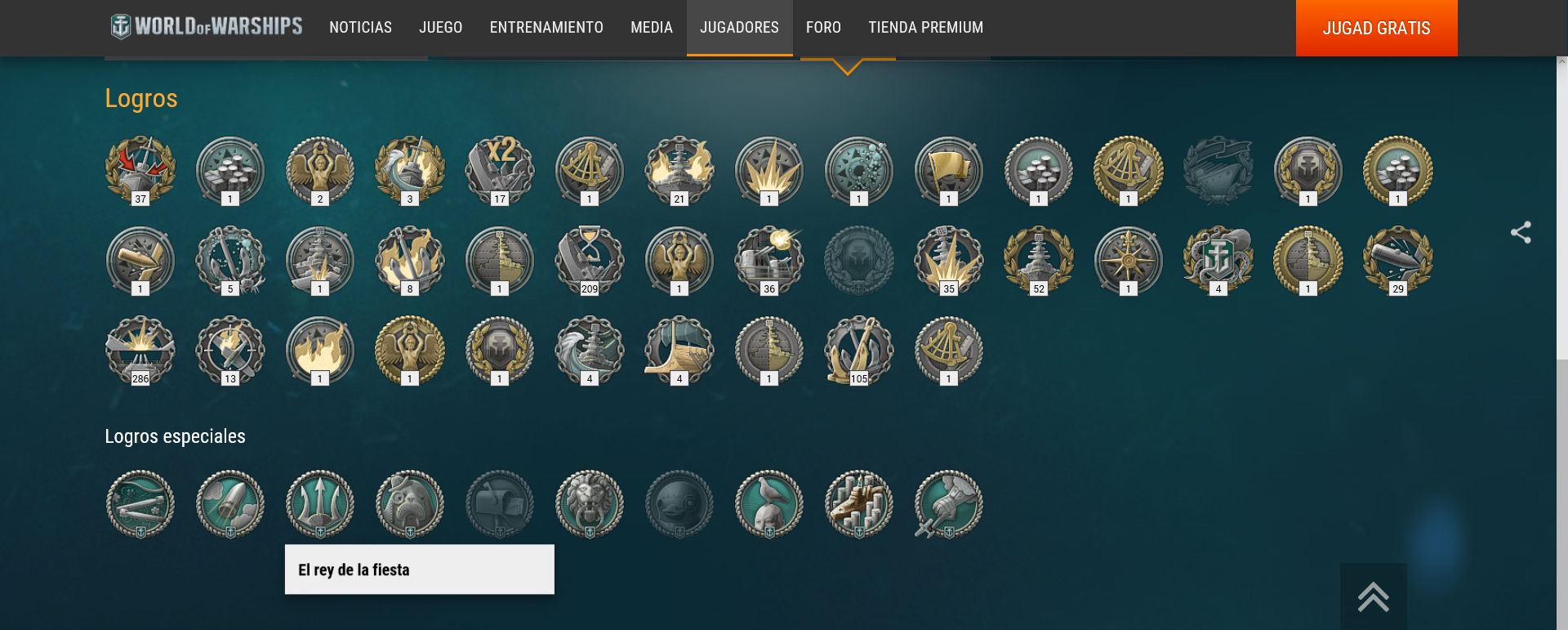The image size is (1568, 630).
Task: Select the lion head special achievement
Action: pyautogui.click(x=590, y=503)
